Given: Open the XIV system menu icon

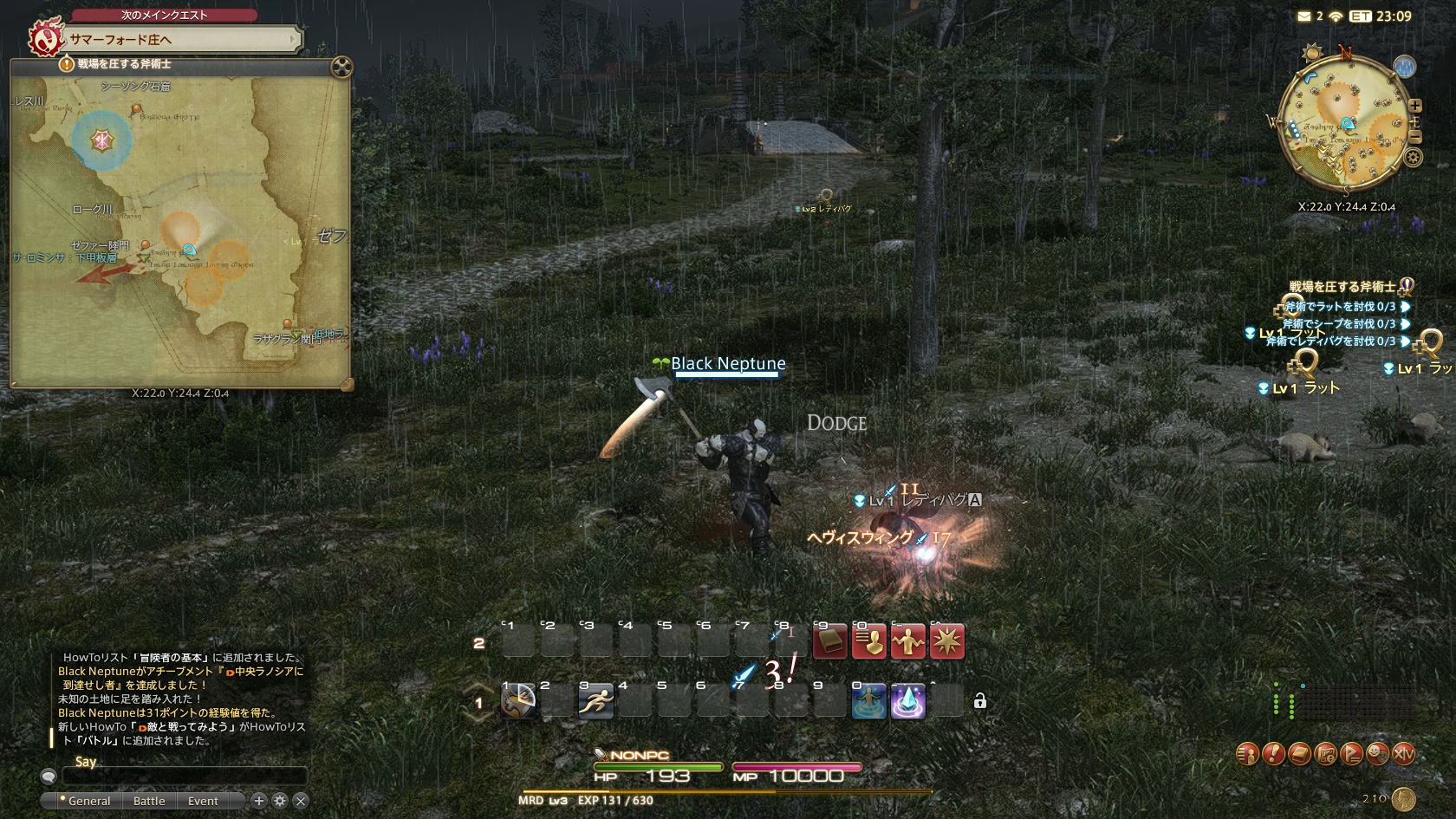Looking at the screenshot, I should coord(1403,754).
